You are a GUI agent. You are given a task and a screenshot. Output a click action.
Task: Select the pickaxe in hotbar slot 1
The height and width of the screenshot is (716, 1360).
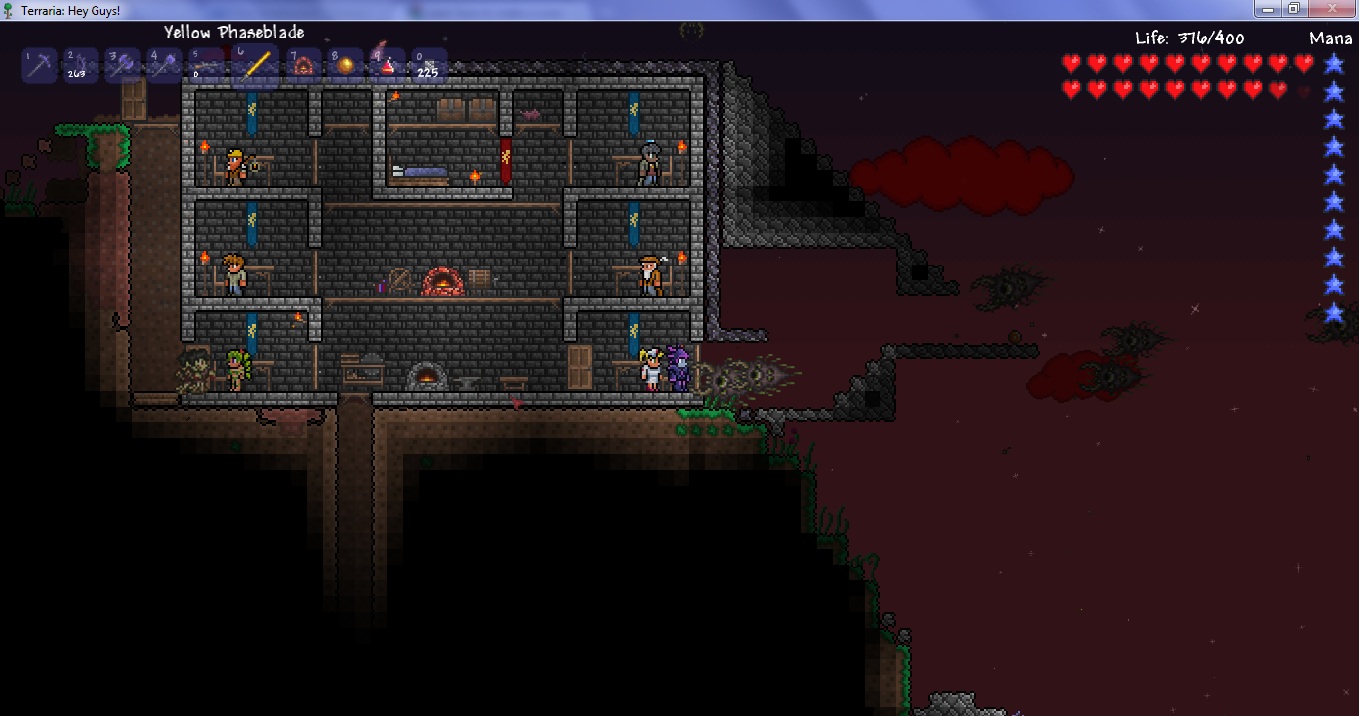[x=40, y=66]
